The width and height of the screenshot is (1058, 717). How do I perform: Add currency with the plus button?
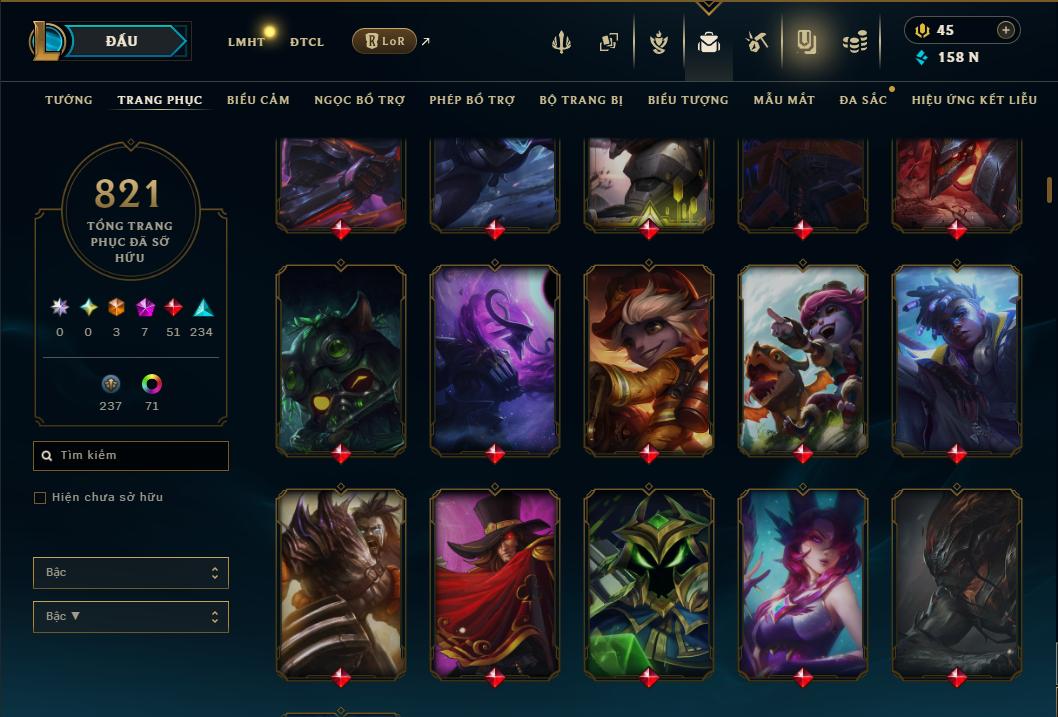coord(1005,30)
